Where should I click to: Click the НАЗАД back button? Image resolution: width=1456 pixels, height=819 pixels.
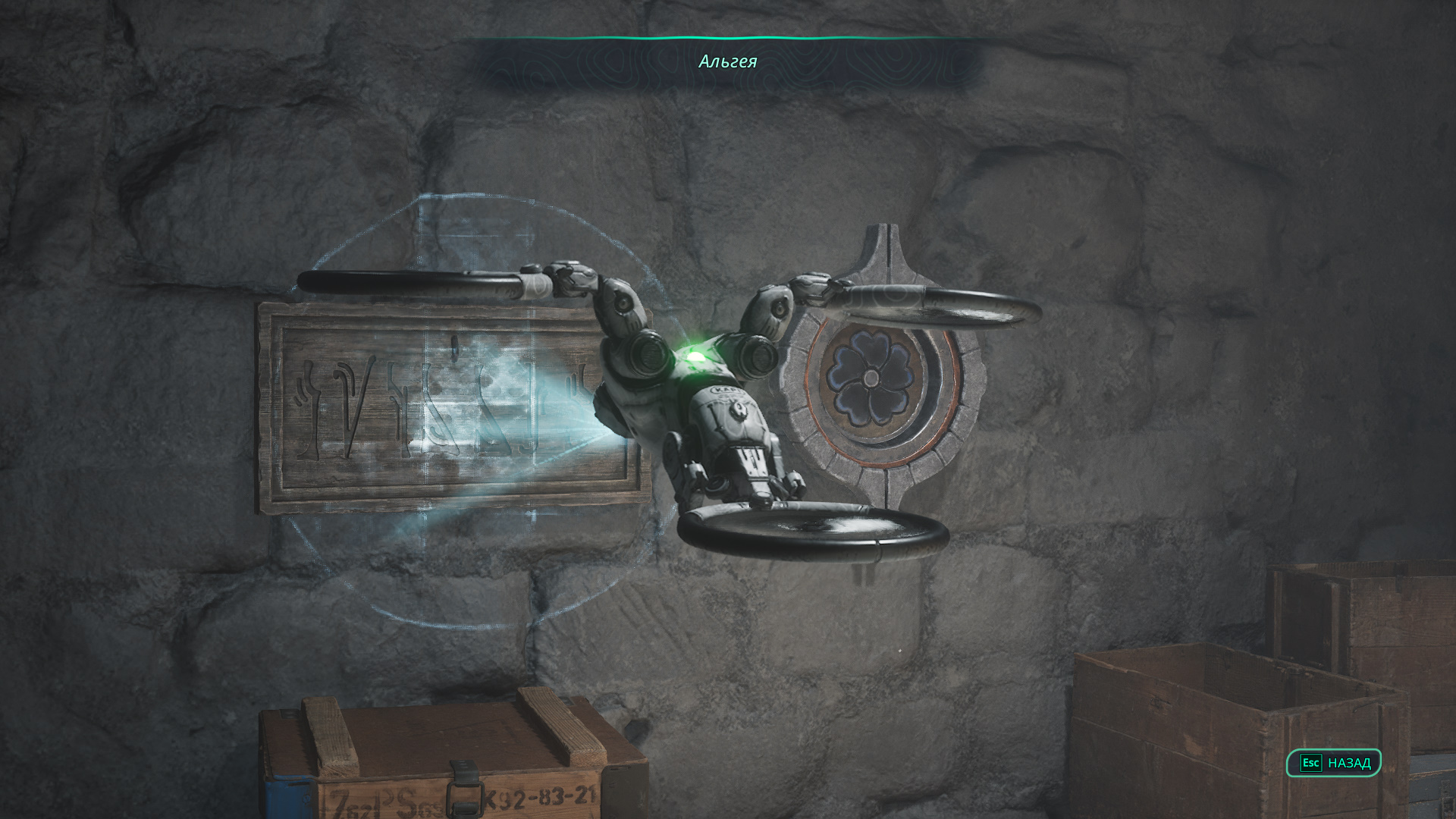coord(1334,763)
